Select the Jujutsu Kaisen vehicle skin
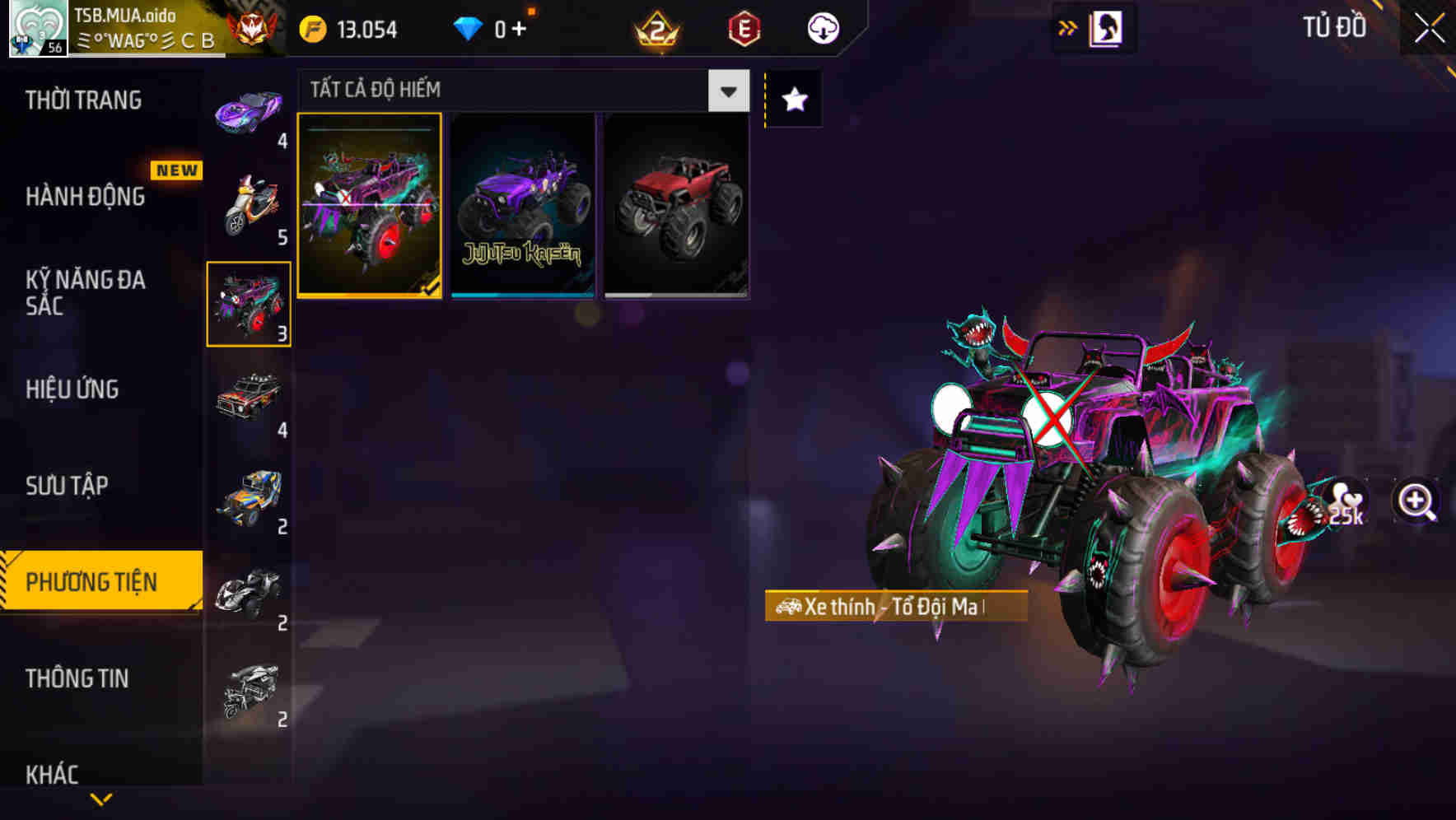Screen dimensions: 1456x820 coord(523,206)
